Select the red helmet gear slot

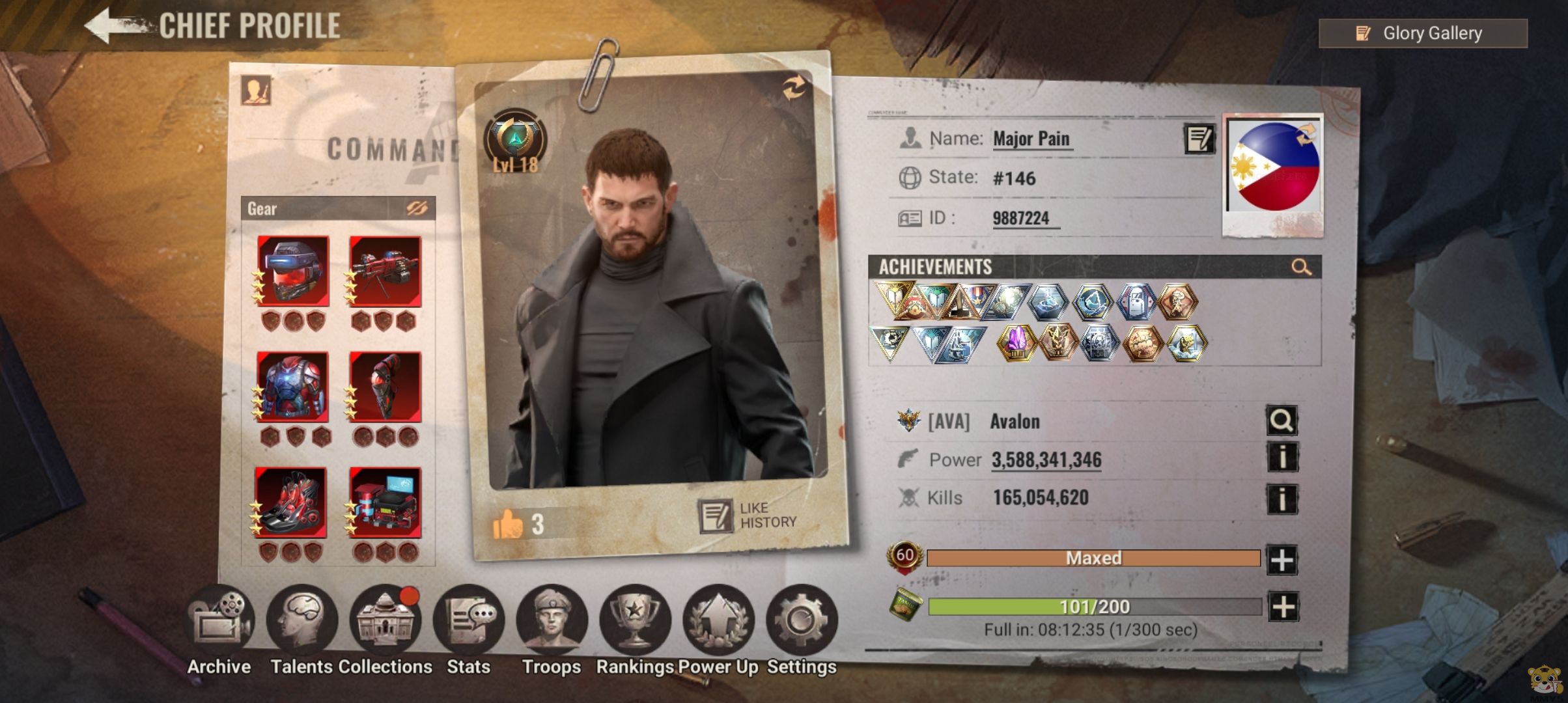(x=293, y=271)
